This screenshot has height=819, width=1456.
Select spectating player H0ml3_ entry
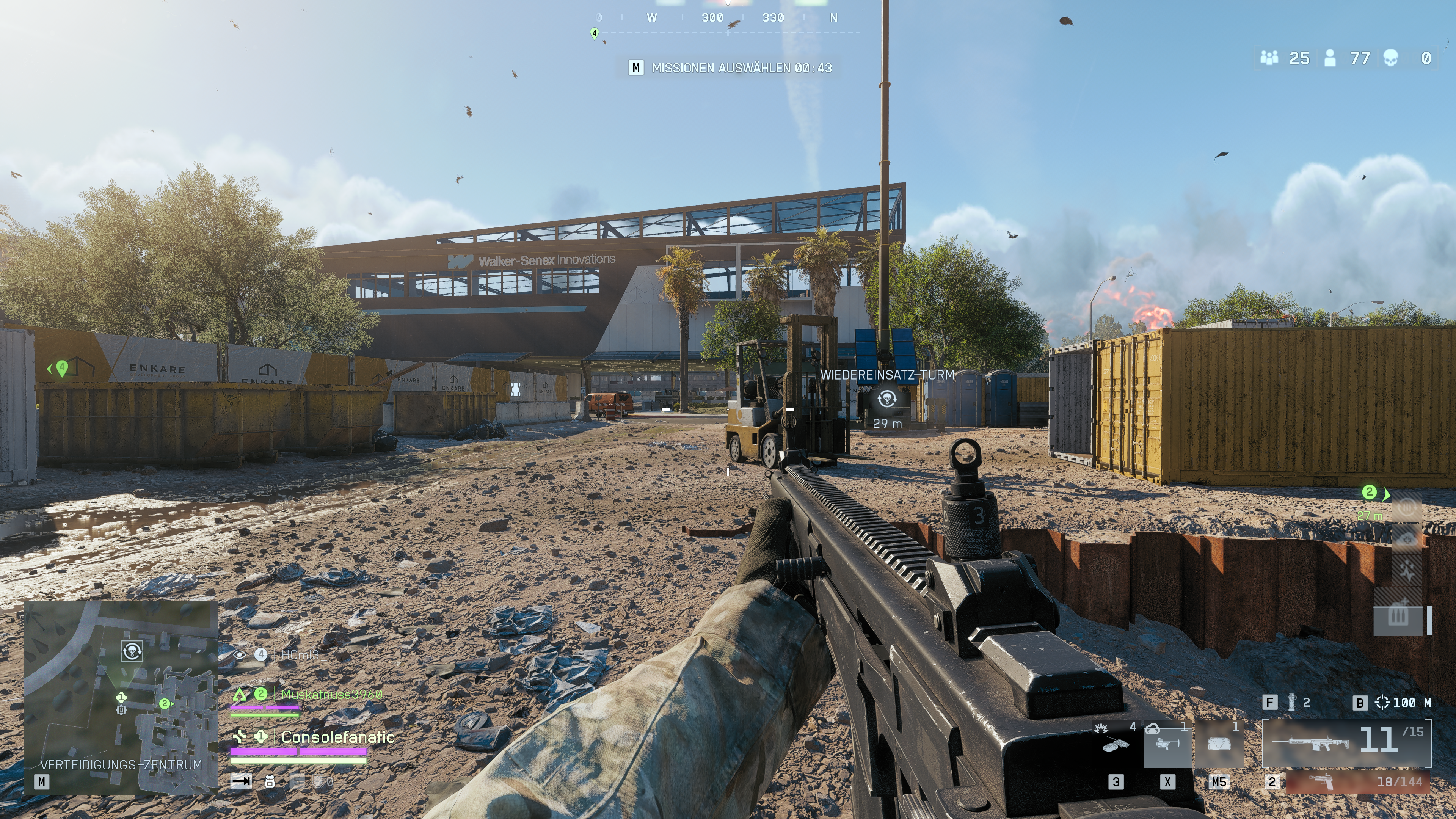[x=300, y=655]
